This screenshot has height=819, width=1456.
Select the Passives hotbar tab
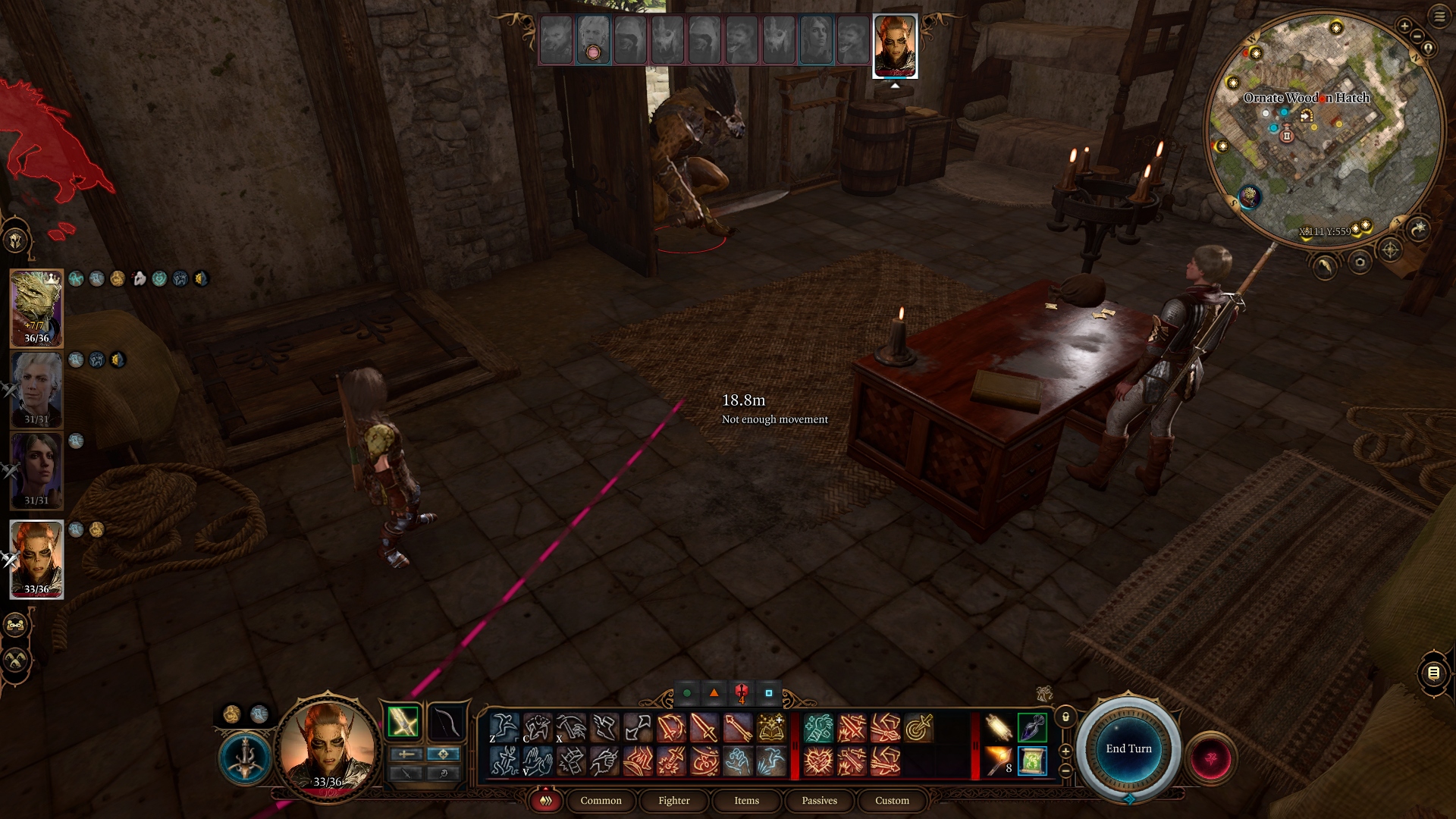[x=819, y=801]
